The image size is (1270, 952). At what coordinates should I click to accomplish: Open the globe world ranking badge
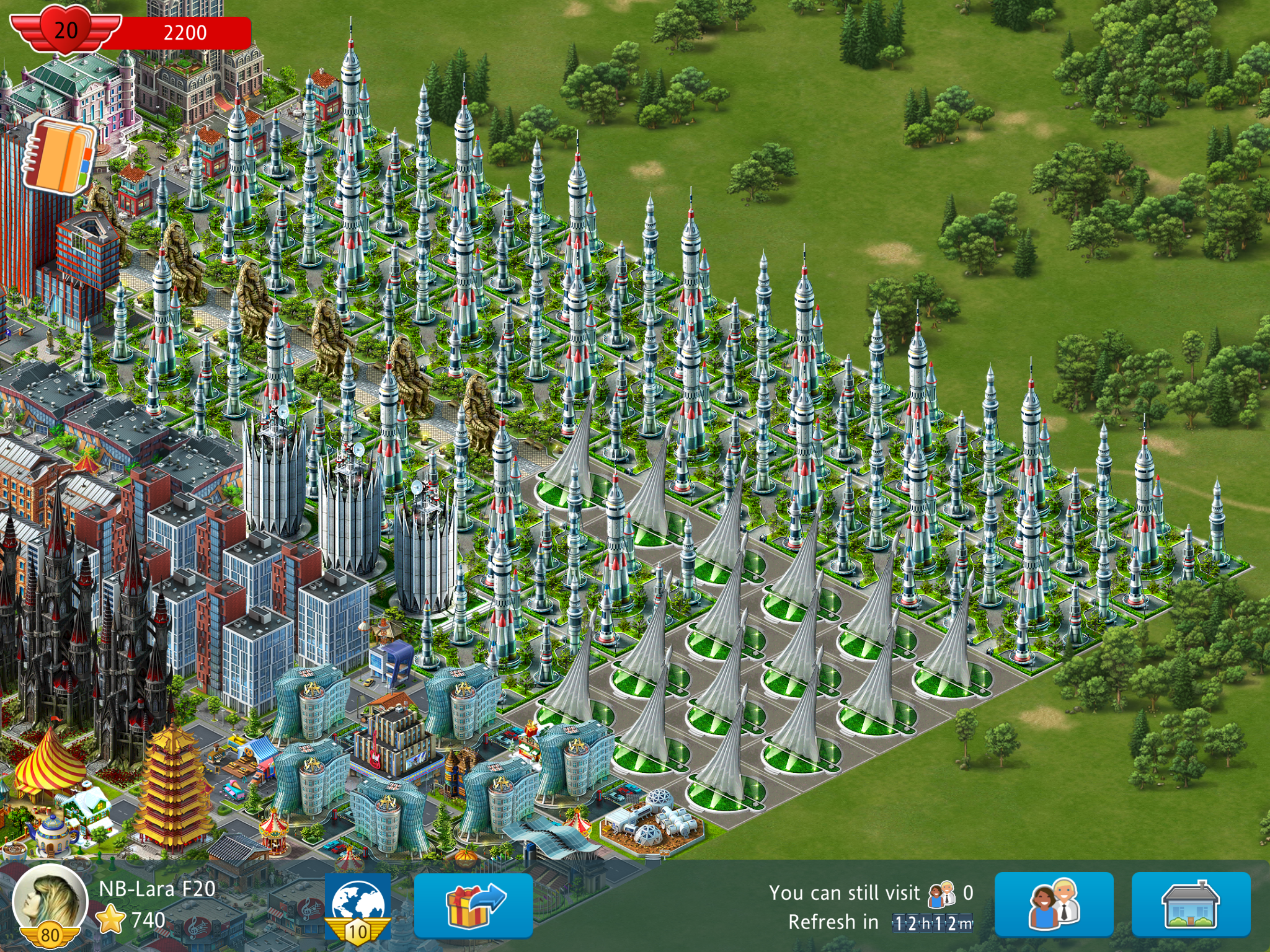pos(358,906)
